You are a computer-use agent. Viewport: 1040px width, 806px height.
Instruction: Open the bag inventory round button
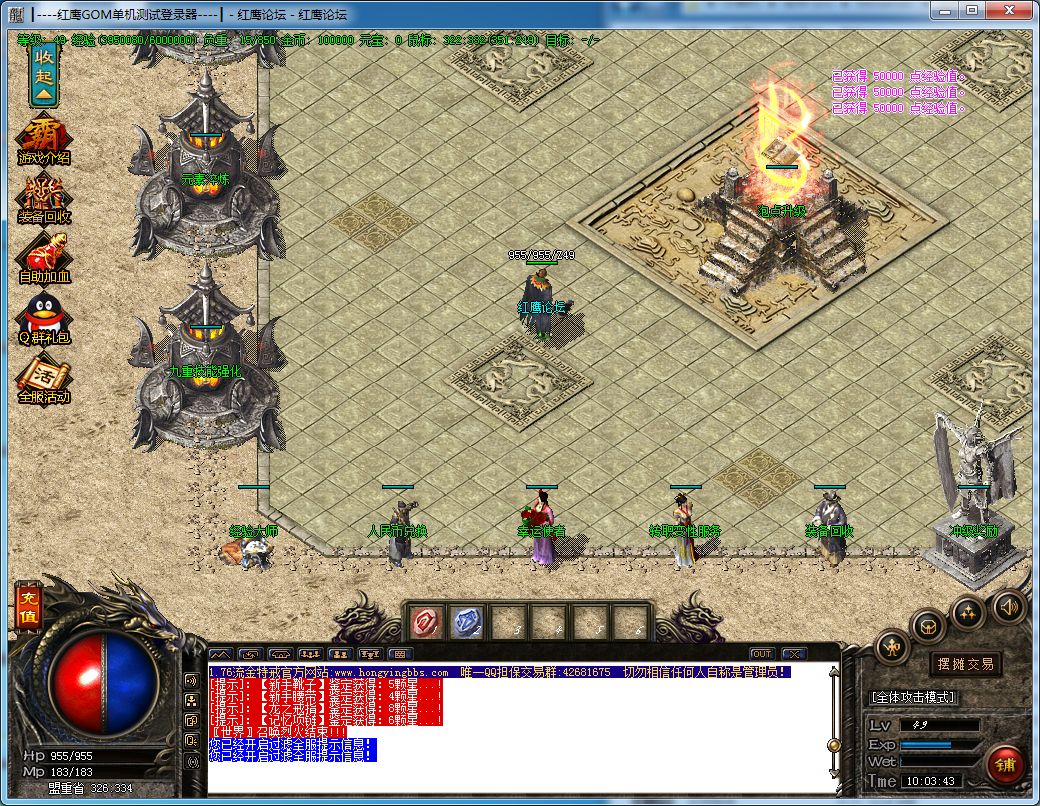(x=927, y=627)
